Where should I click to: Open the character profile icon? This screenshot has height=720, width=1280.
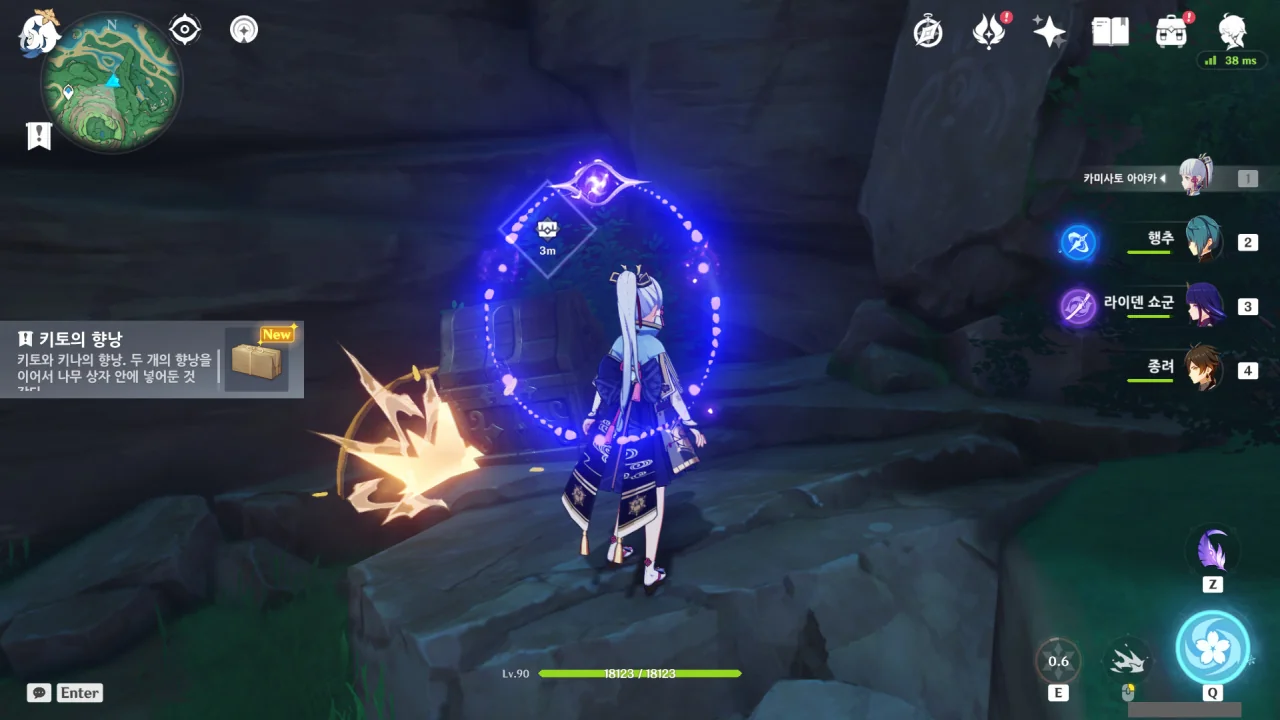[x=1232, y=32]
